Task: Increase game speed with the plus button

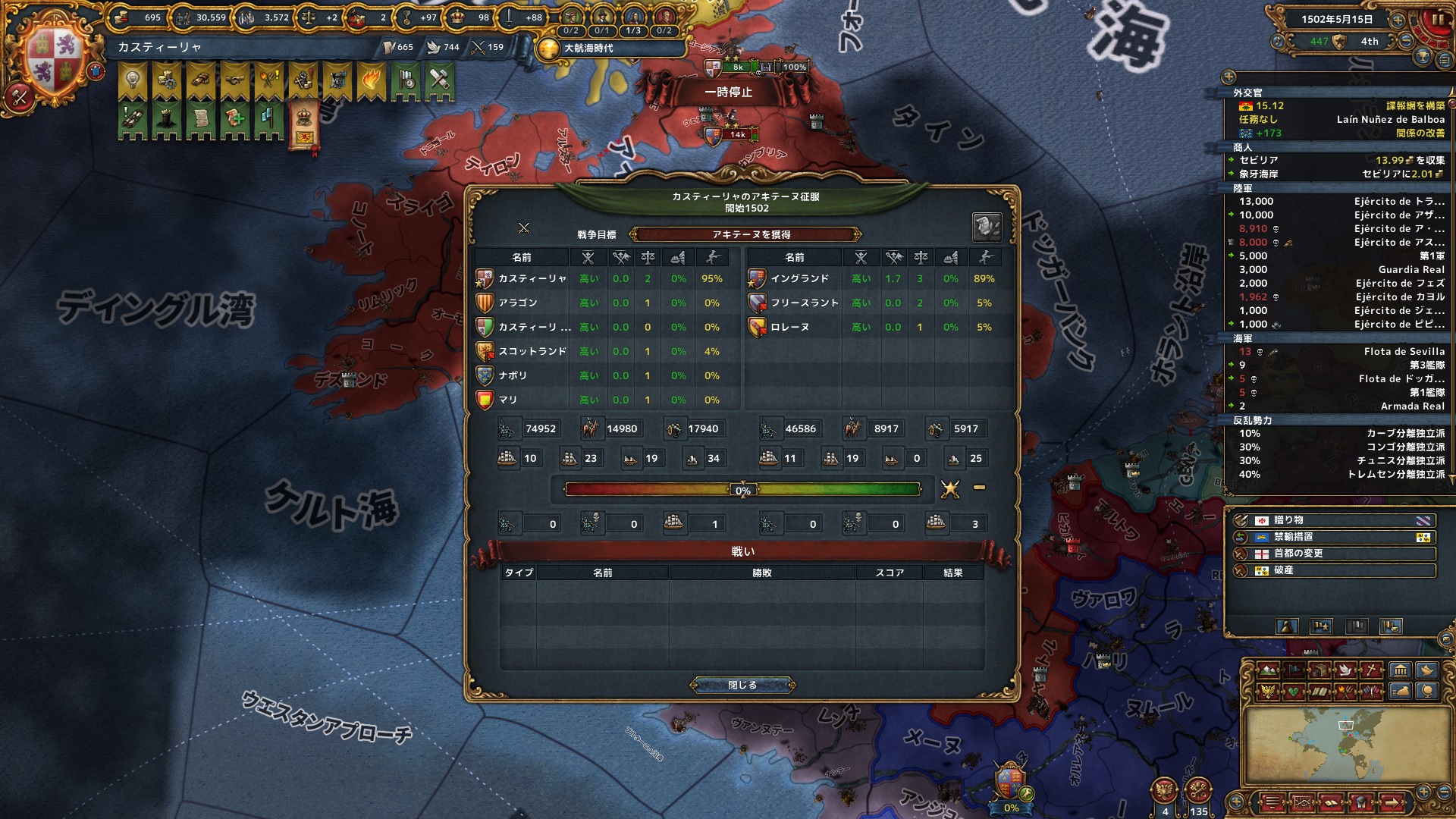Action: tap(1398, 20)
